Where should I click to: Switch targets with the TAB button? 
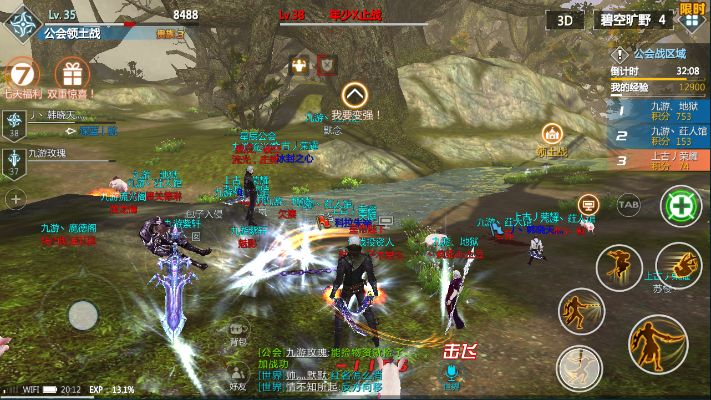(x=628, y=206)
